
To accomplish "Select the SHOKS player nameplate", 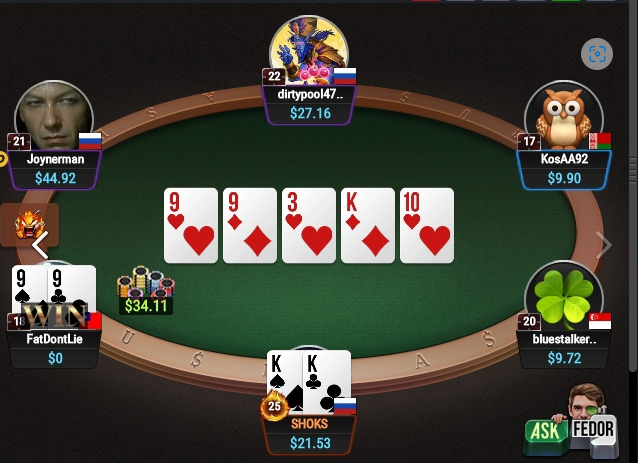I will [309, 423].
